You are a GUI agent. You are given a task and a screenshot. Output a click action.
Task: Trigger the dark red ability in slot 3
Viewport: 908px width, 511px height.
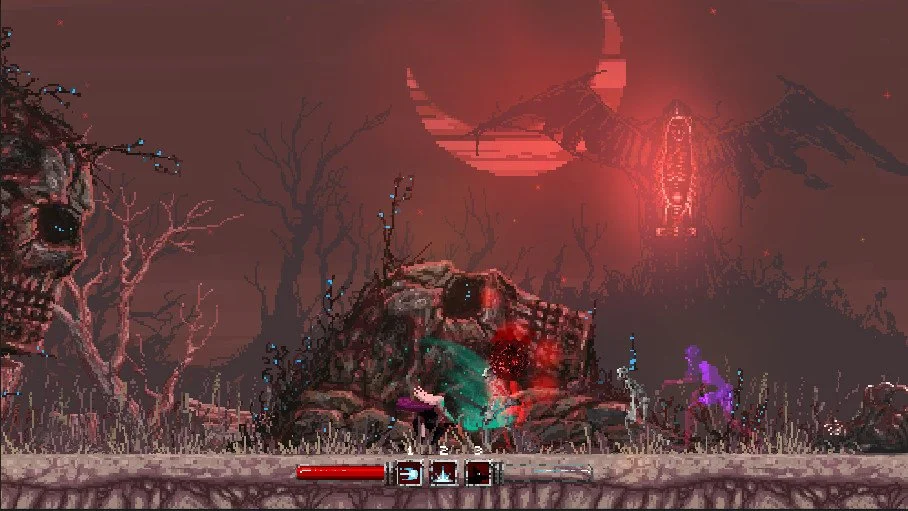479,472
